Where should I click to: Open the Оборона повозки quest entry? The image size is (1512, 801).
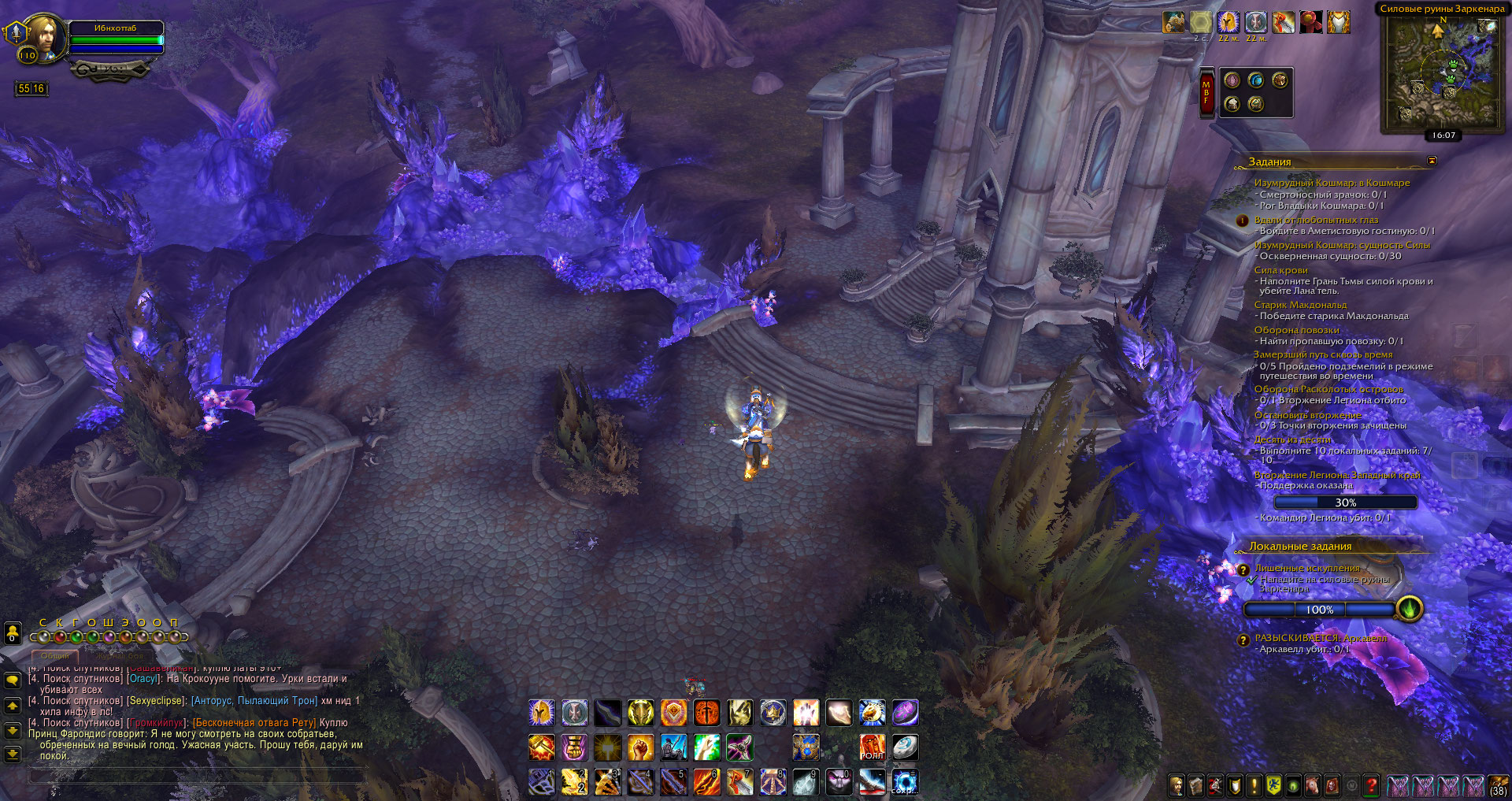point(1296,330)
